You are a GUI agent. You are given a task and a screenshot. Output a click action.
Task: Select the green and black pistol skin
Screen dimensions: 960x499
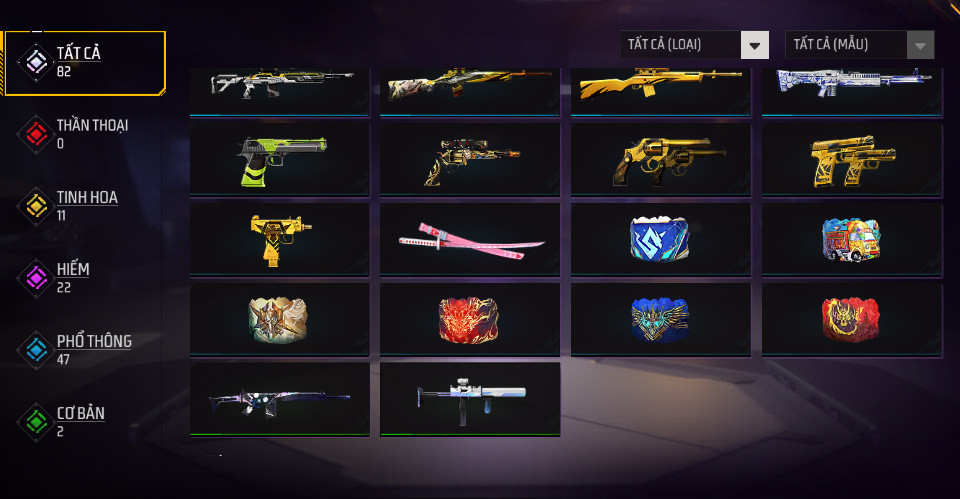[x=279, y=160]
